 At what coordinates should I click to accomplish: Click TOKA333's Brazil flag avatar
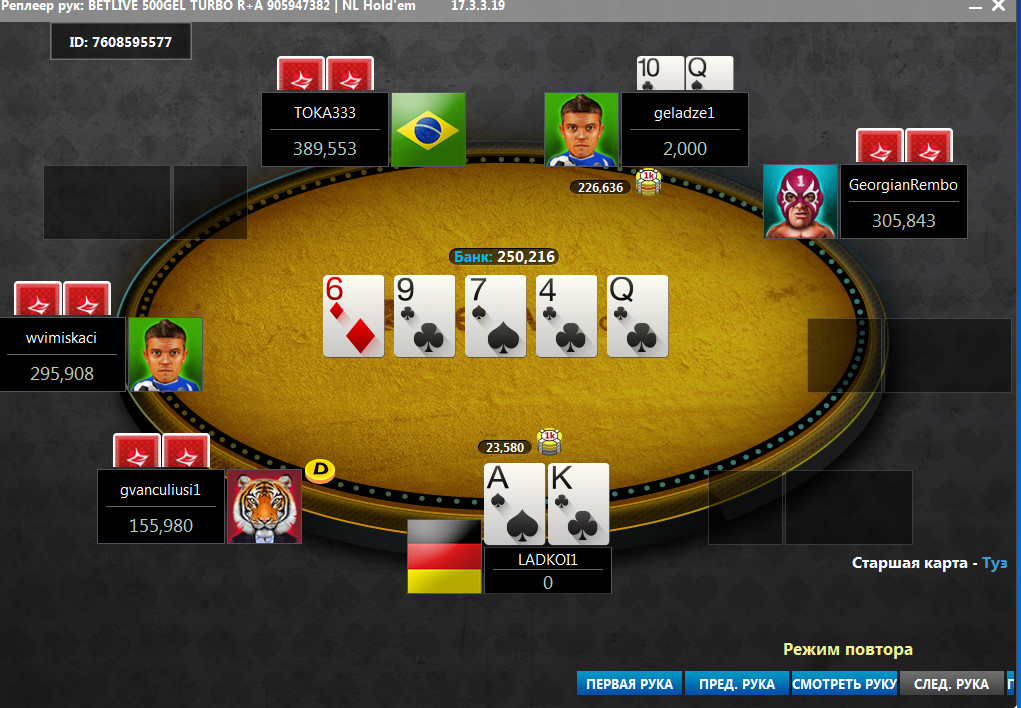coord(428,130)
